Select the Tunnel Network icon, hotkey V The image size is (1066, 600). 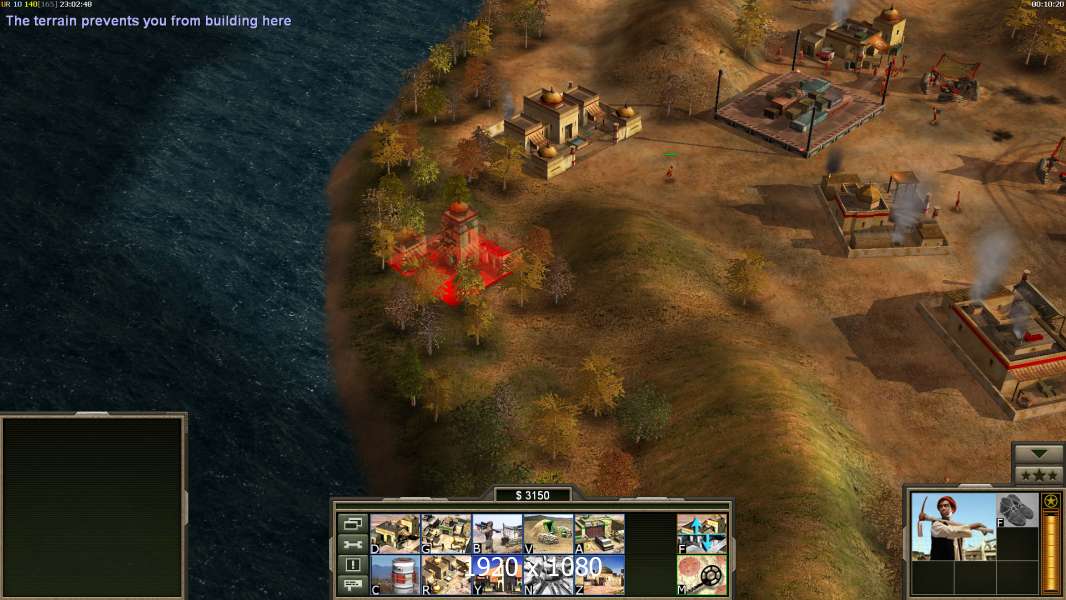point(548,534)
